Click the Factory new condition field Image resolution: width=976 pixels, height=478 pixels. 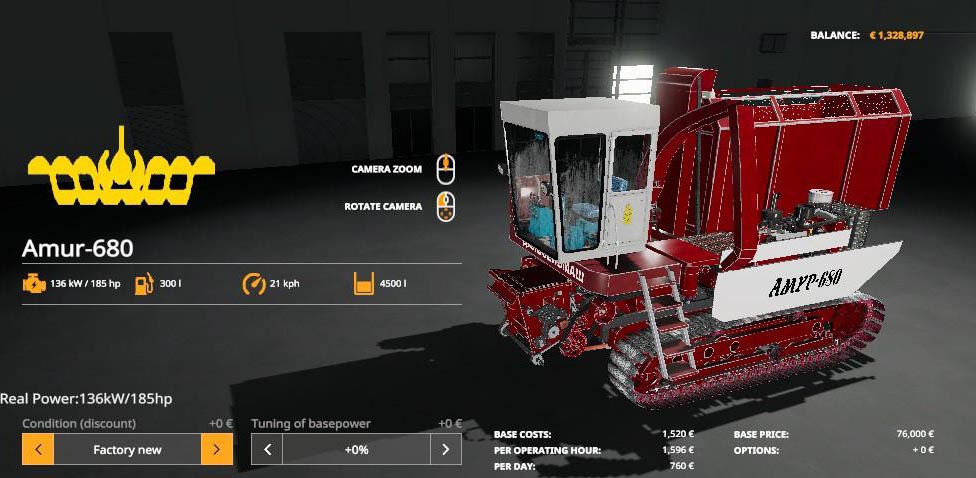pyautogui.click(x=127, y=450)
